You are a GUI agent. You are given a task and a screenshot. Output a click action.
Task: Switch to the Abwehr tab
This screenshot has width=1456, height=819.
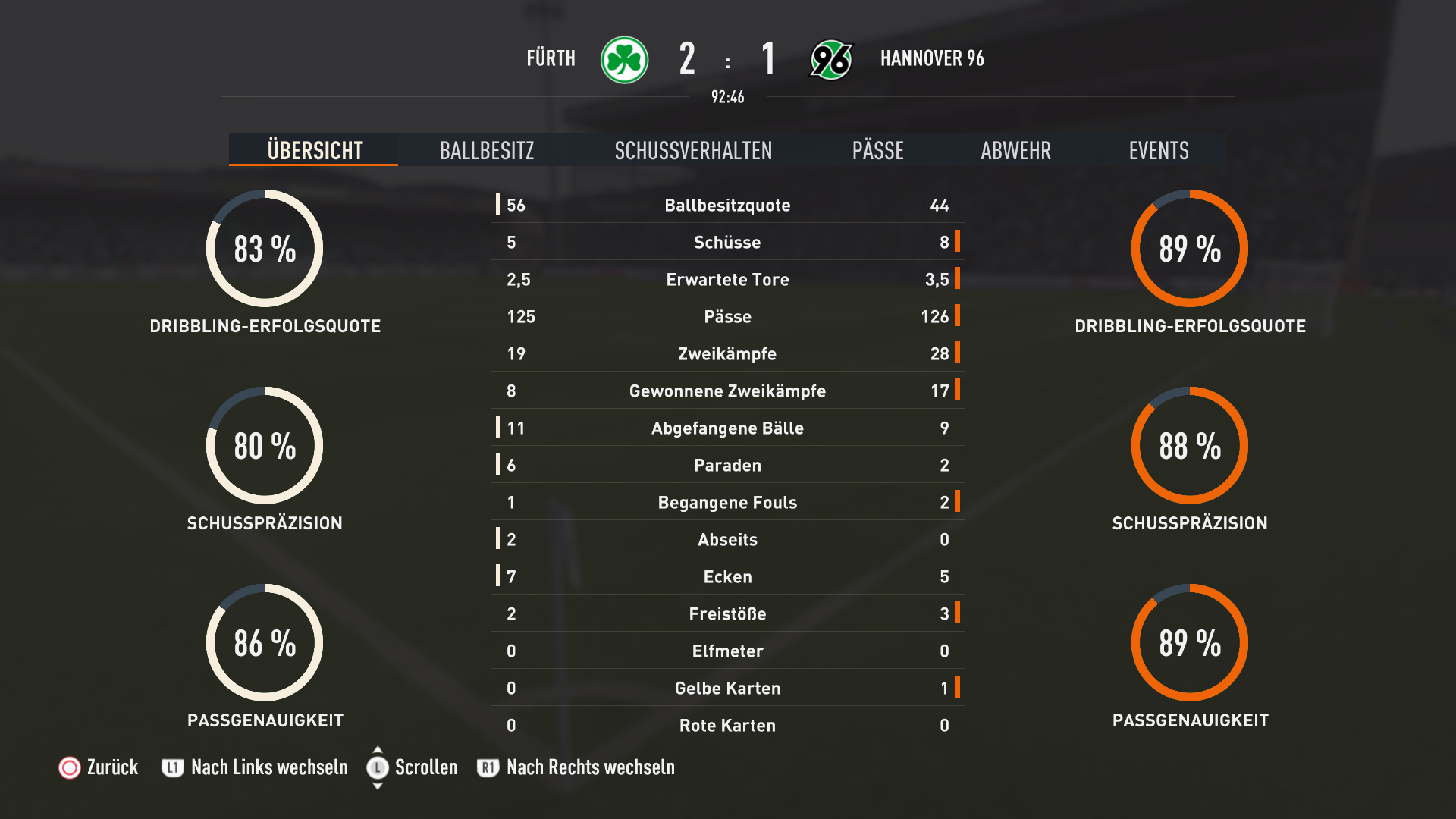pyautogui.click(x=1015, y=150)
